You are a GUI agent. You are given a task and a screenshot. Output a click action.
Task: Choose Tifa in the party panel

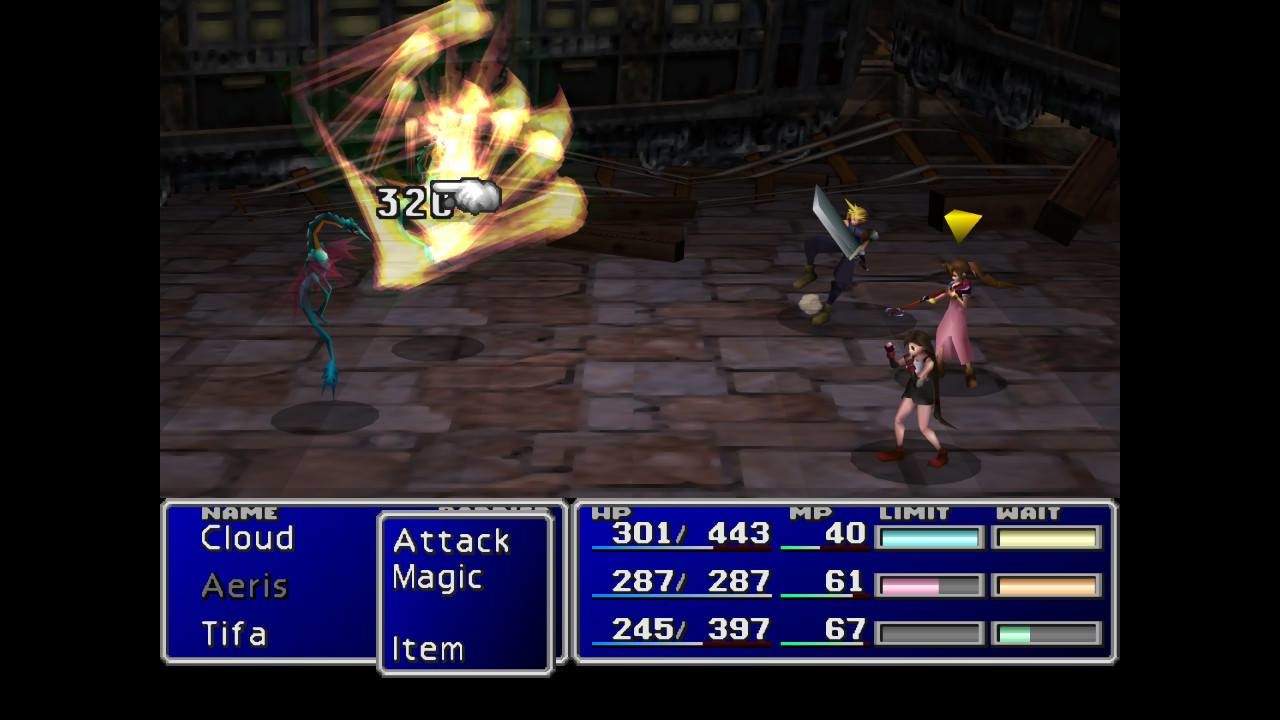(234, 634)
